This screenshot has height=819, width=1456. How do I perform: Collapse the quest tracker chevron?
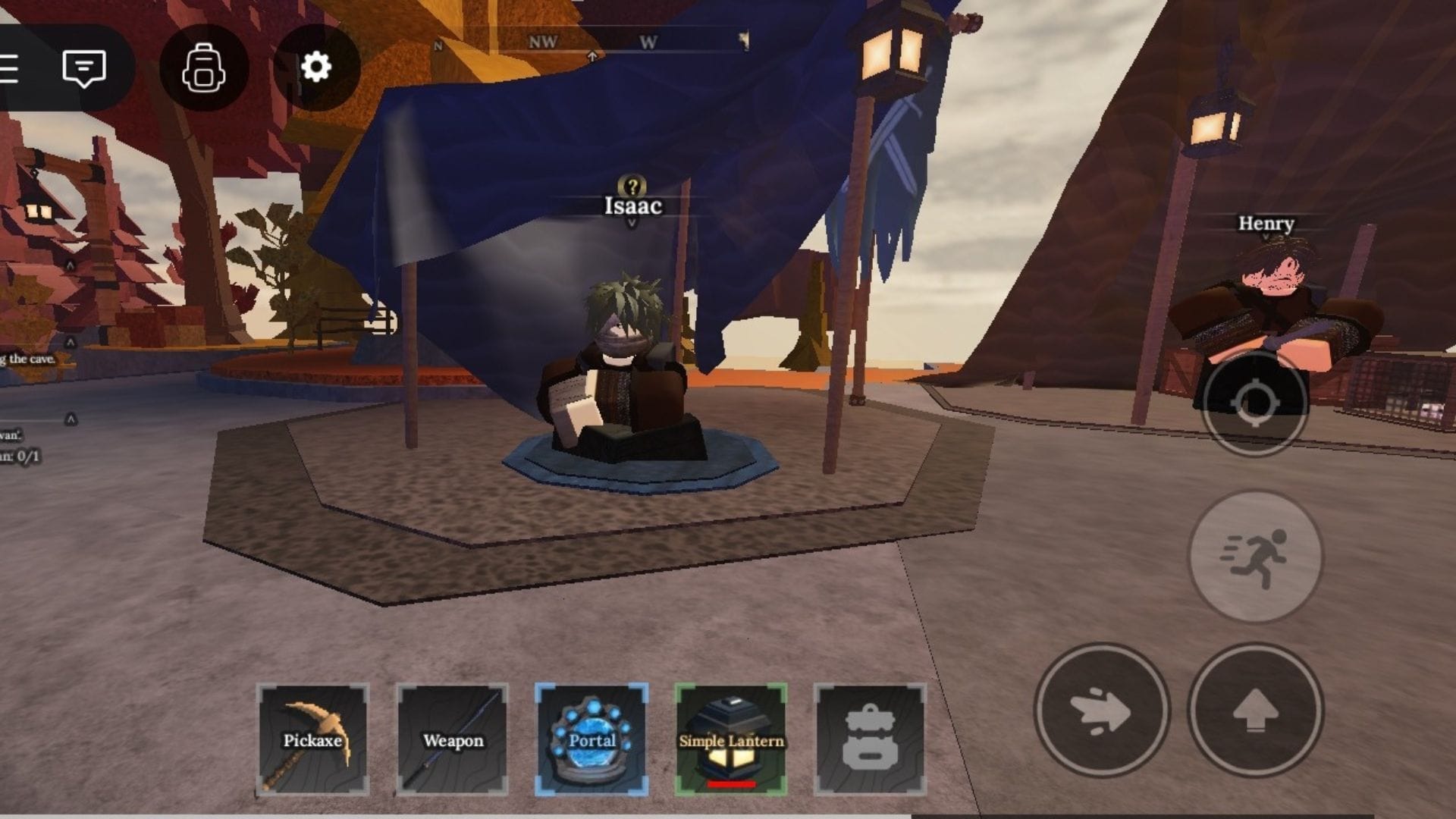(x=71, y=419)
